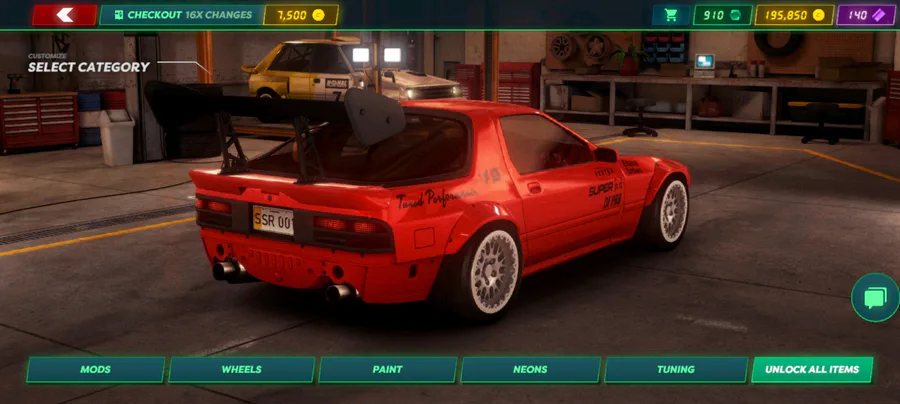Click Unlock All Items
The height and width of the screenshot is (404, 900).
812,369
